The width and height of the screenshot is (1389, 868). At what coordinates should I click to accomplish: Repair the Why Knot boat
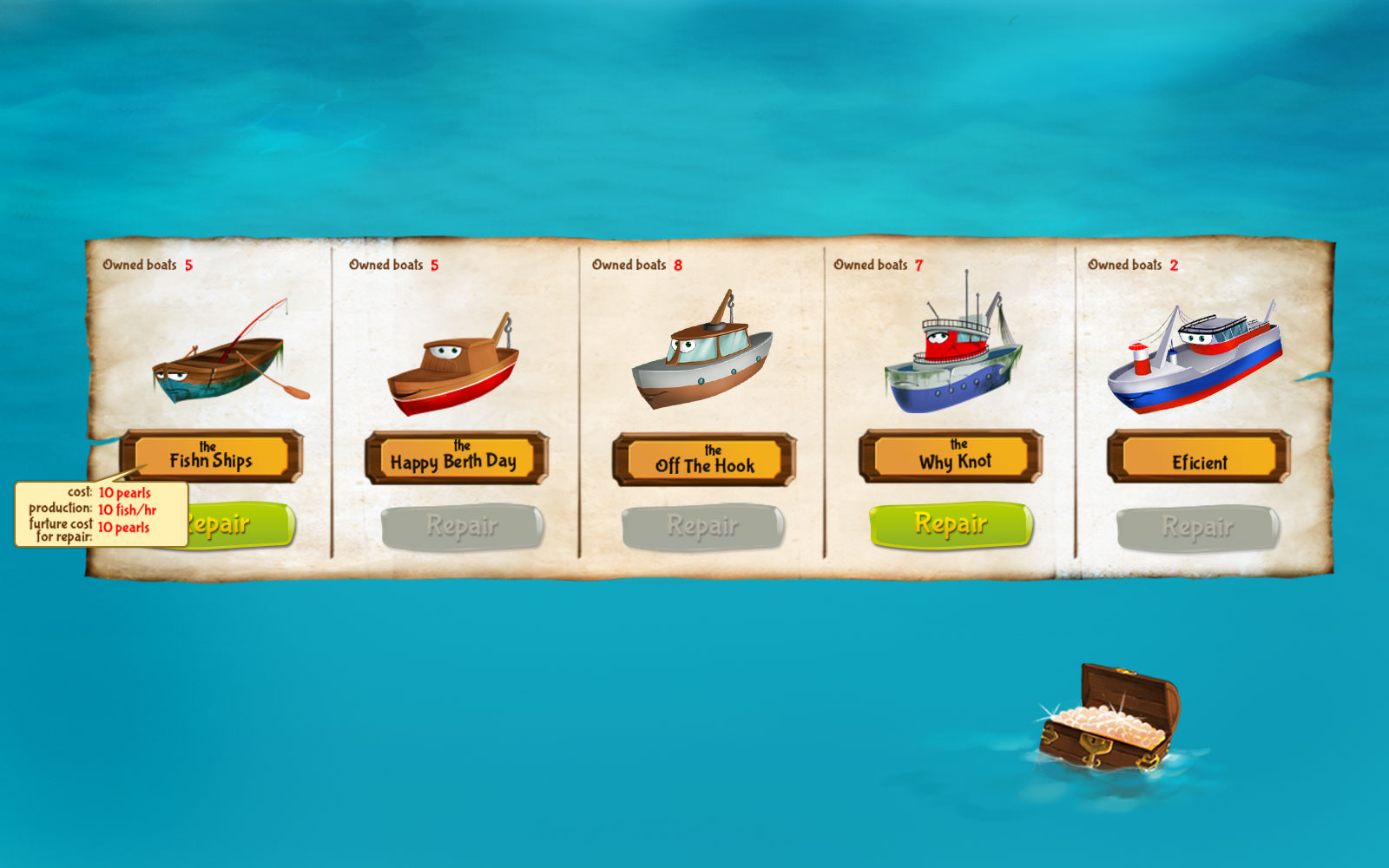tap(951, 525)
